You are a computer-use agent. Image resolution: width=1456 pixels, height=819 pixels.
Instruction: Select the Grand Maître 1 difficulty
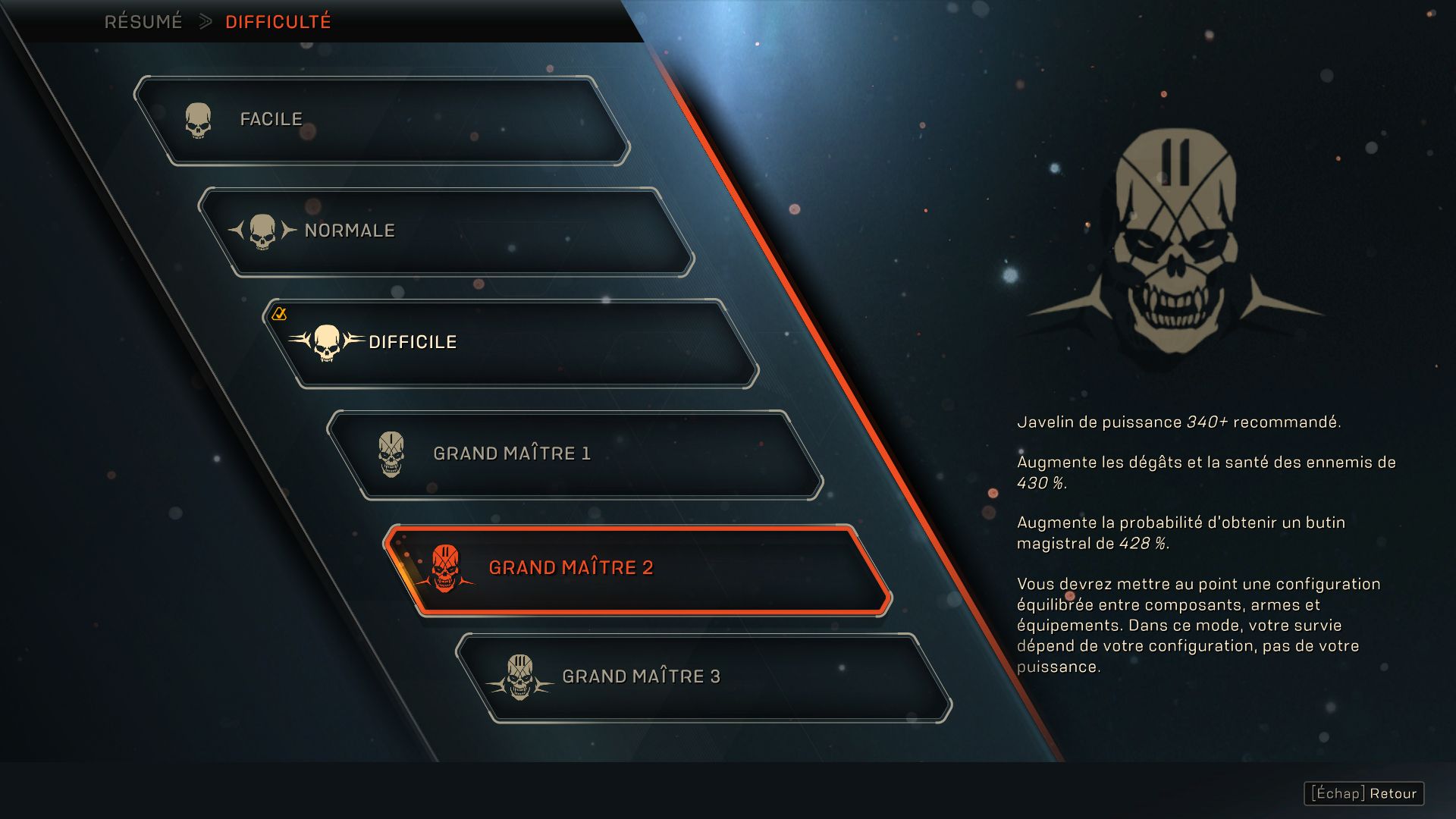coord(576,453)
